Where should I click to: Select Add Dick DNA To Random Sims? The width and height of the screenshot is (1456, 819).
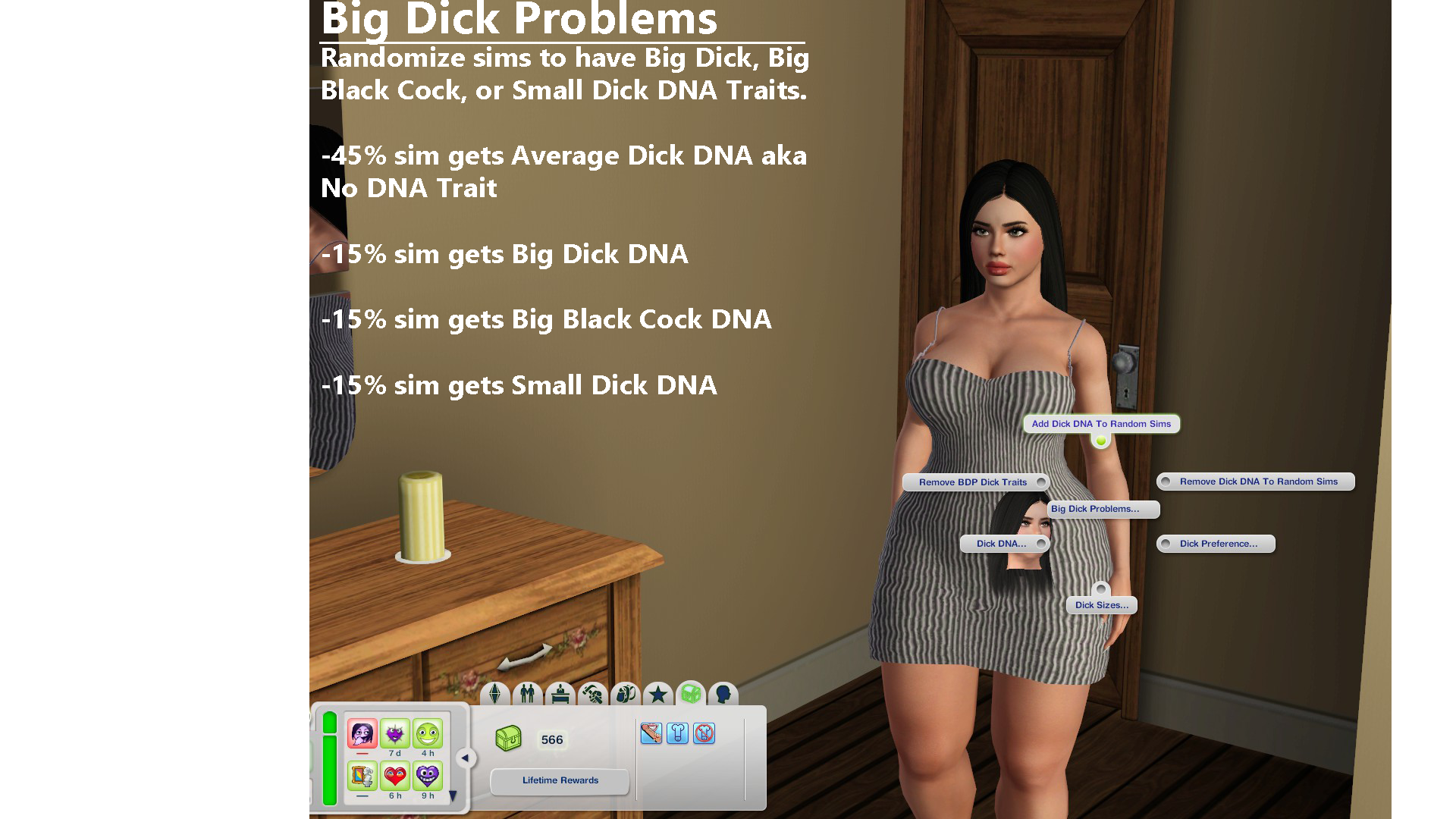1100,424
